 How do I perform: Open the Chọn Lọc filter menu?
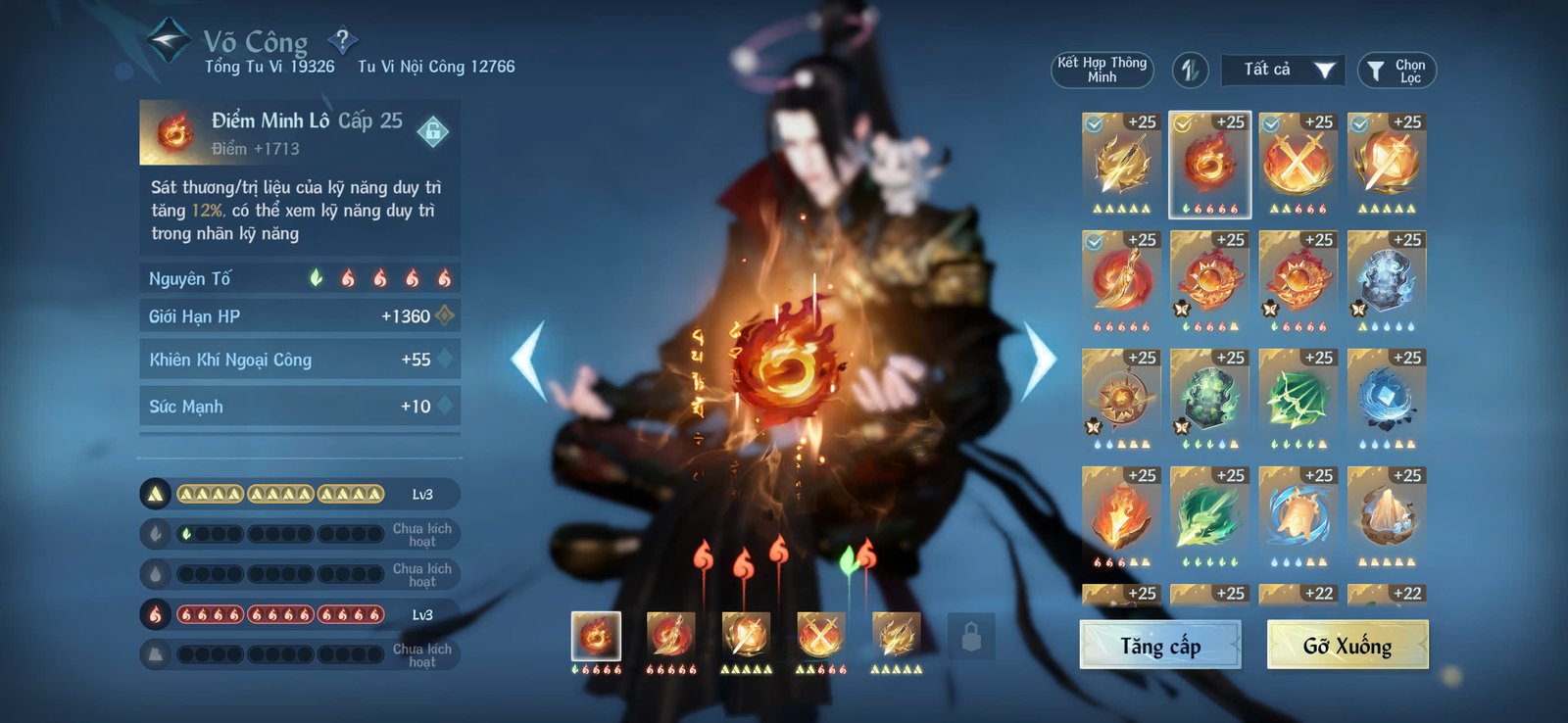[x=1396, y=70]
